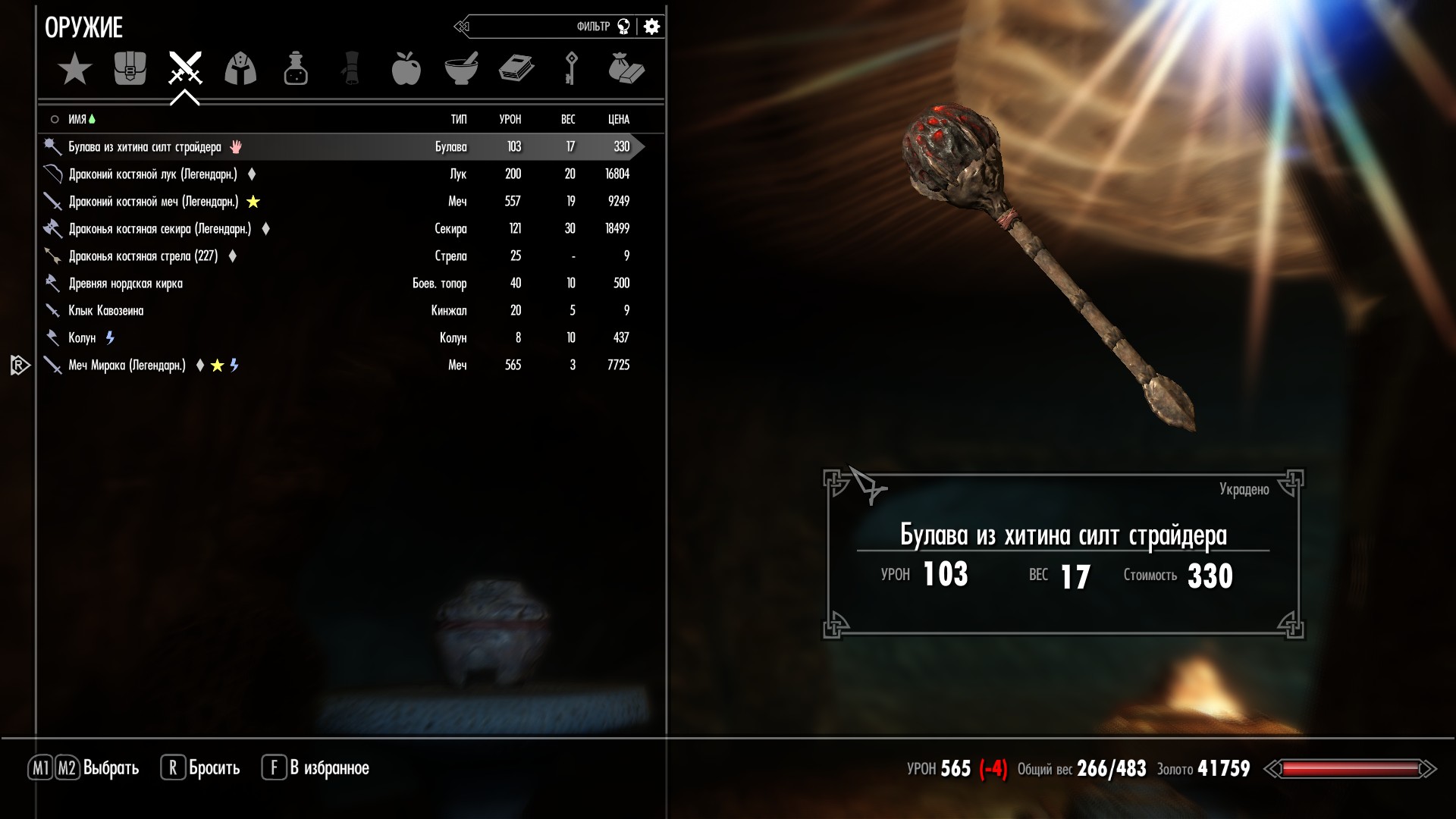Open the misc items pouch tab
This screenshot has height=819, width=1456.
point(626,69)
